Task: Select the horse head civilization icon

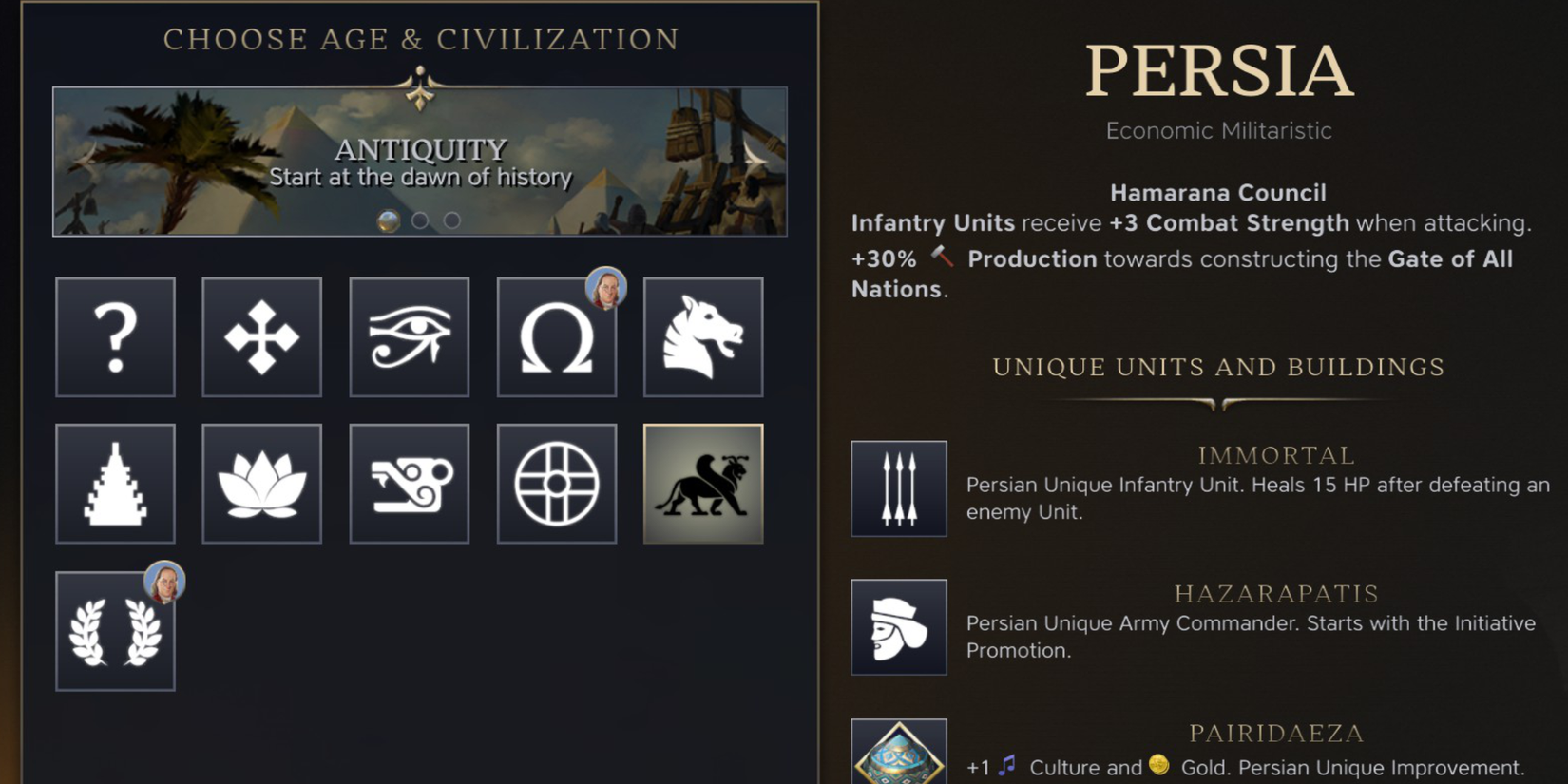Action: click(x=703, y=337)
